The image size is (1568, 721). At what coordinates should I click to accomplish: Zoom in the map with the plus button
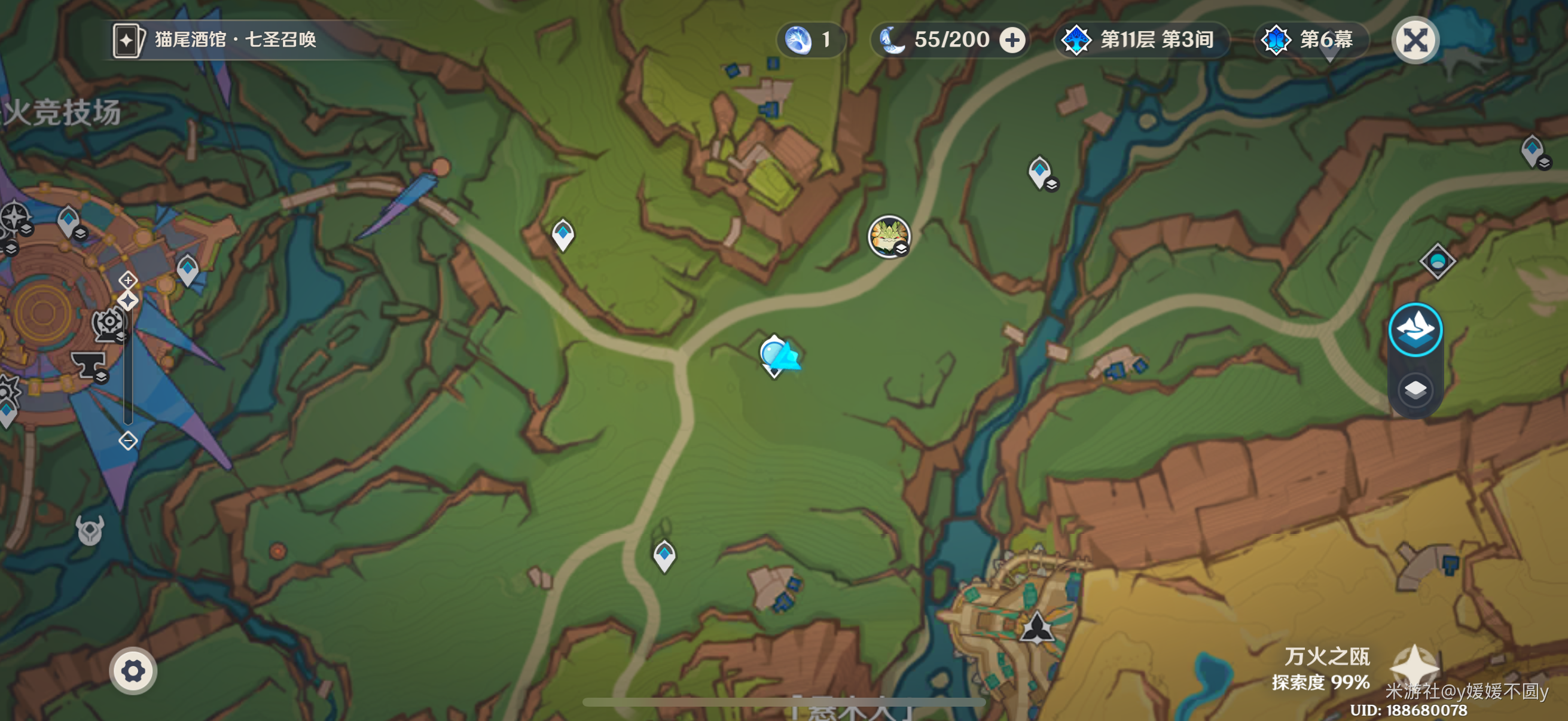click(128, 280)
